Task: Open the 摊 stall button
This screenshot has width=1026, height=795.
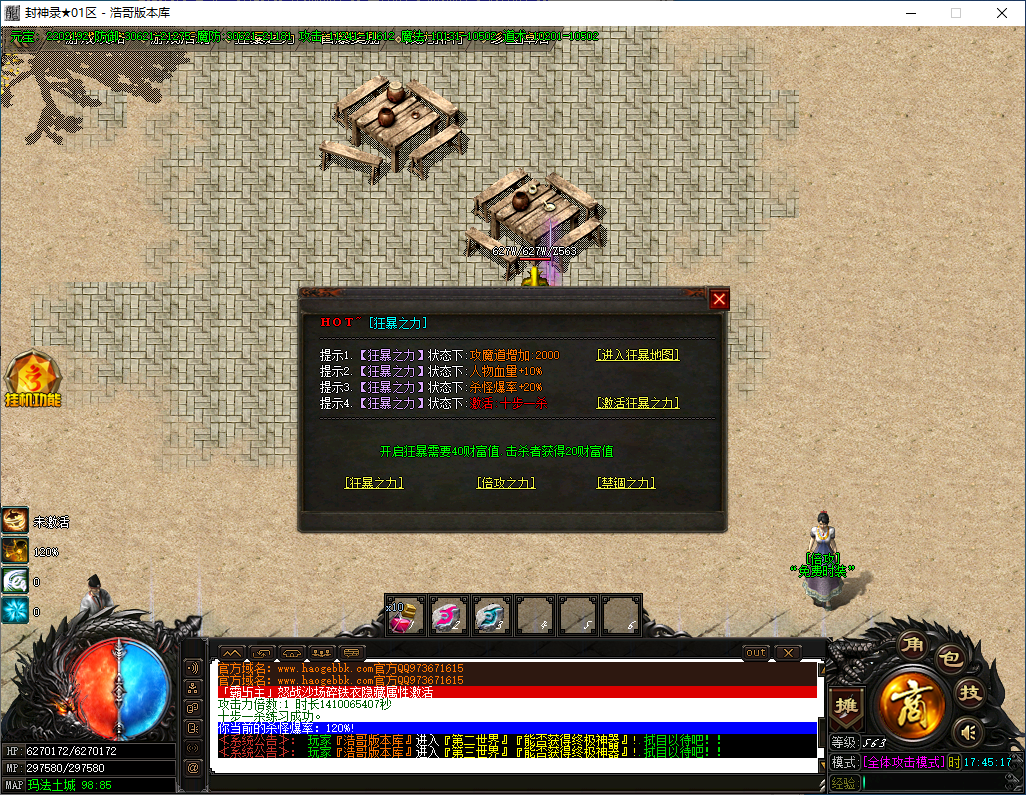Action: 846,704
